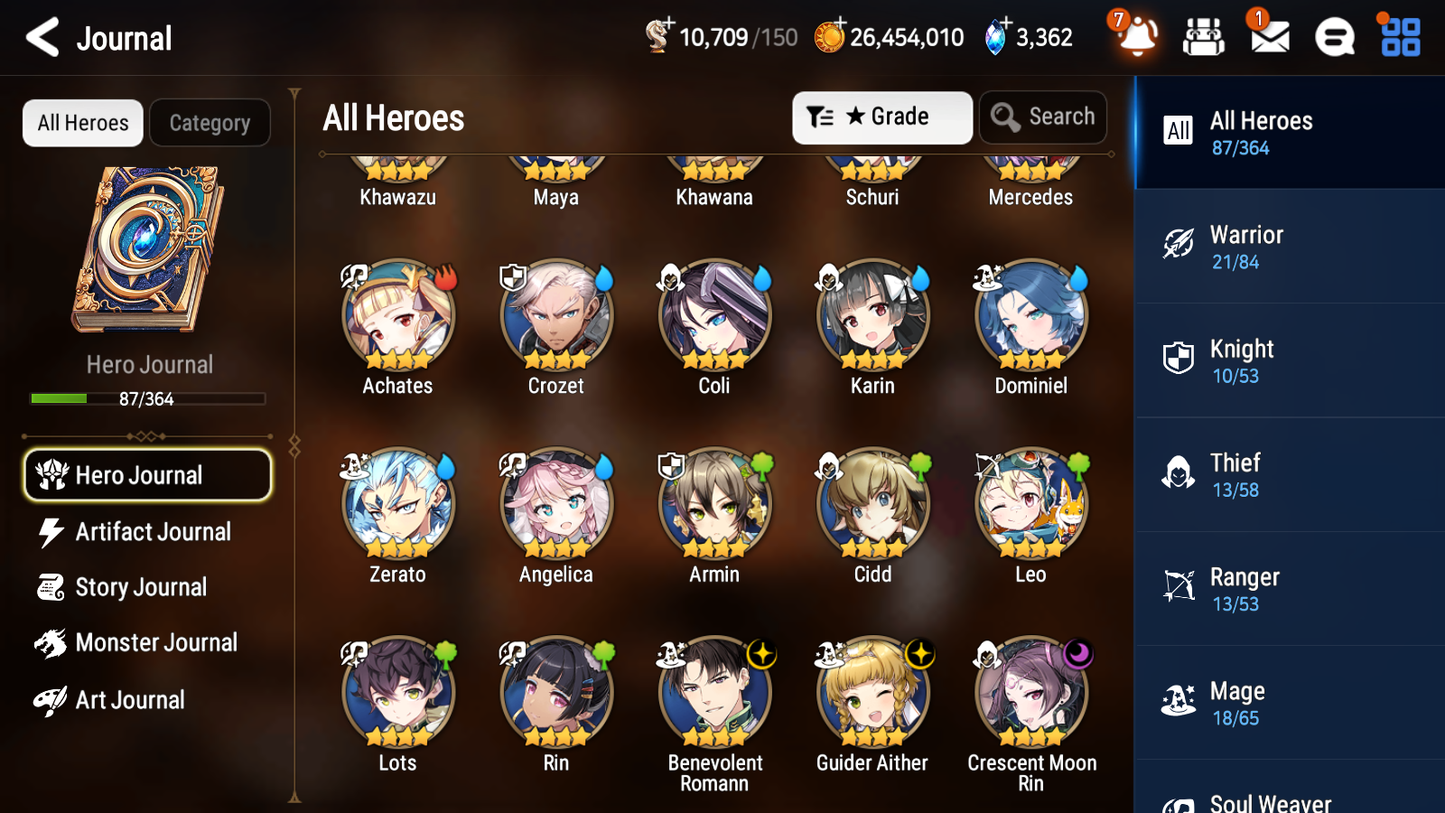Image resolution: width=1445 pixels, height=813 pixels.
Task: Add energy with the leaf currency plus icon
Action: (670, 25)
